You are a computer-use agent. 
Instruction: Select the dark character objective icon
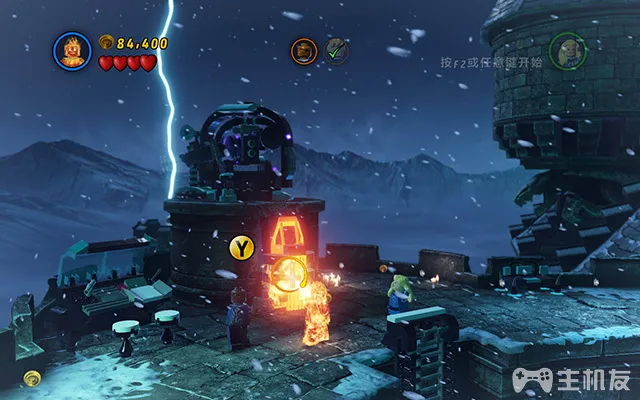[x=303, y=50]
